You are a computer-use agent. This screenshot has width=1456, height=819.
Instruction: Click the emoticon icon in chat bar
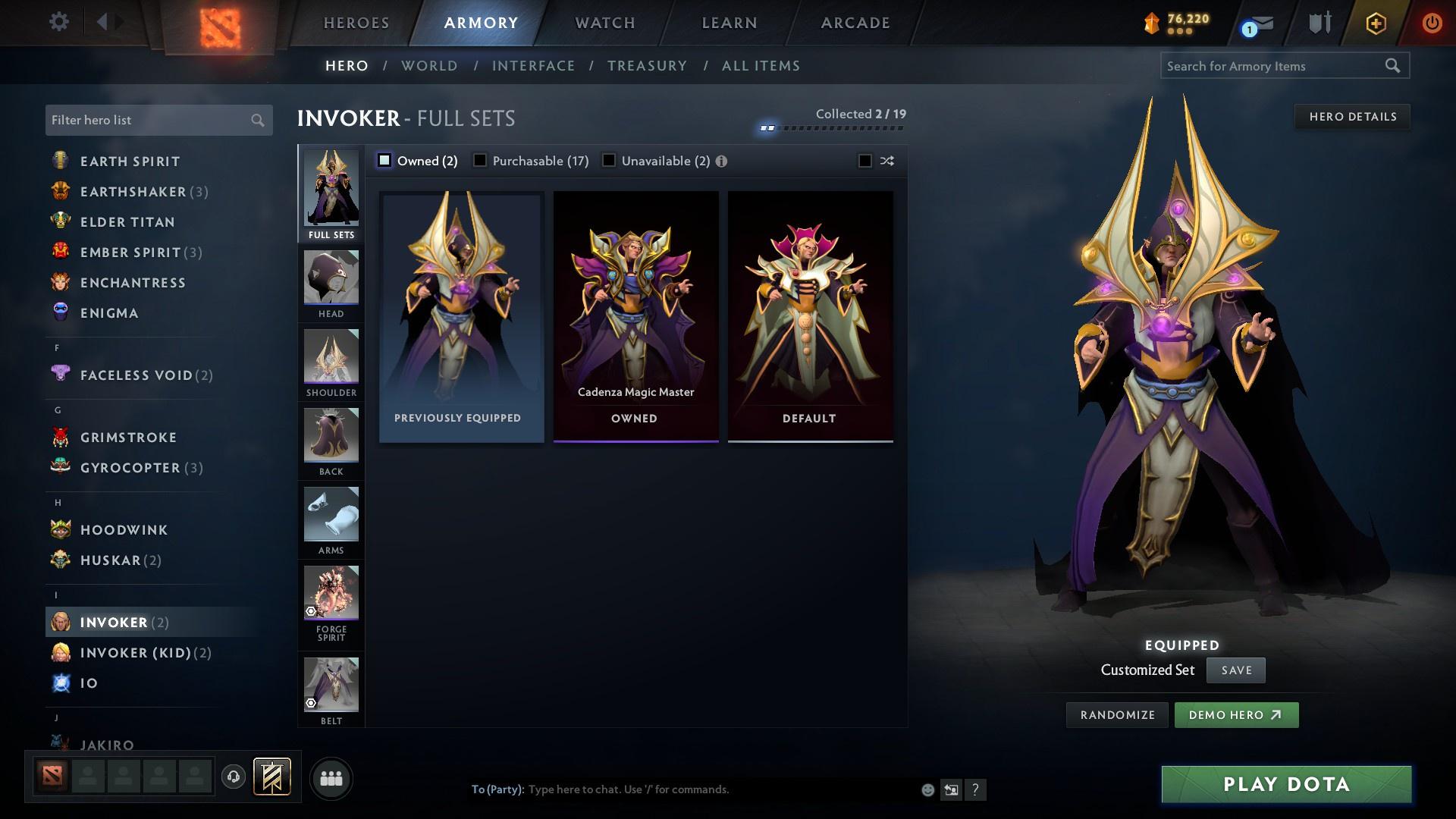927,789
